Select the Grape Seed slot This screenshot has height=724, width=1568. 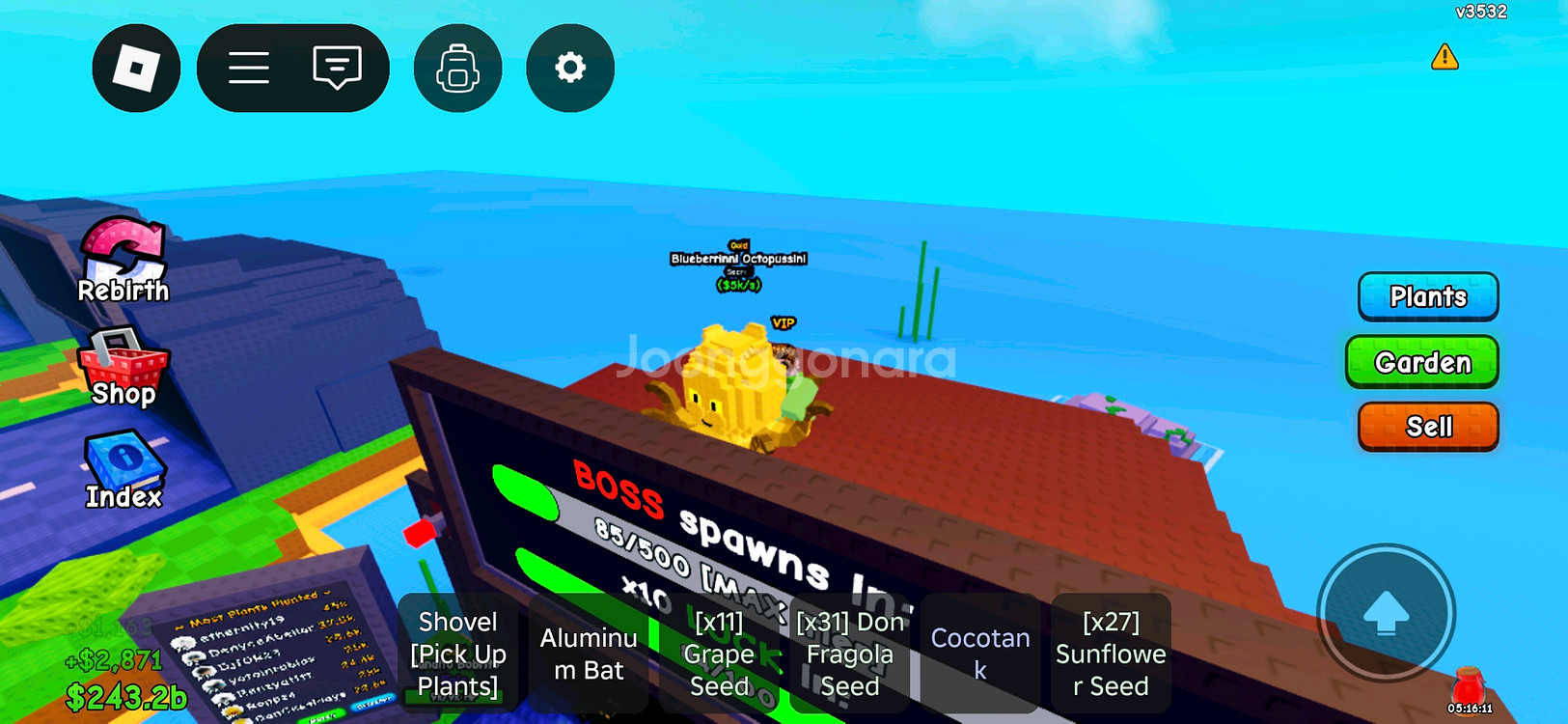719,654
